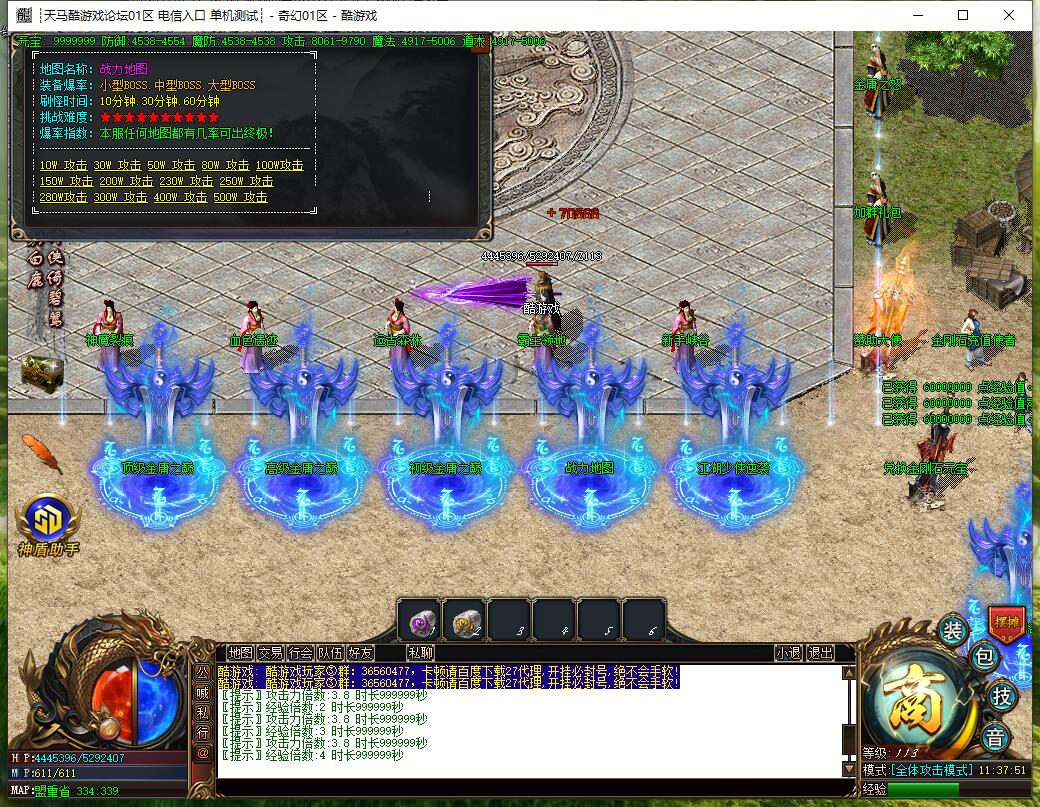Open the 装 equipment button
The width and height of the screenshot is (1040, 807).
click(951, 630)
